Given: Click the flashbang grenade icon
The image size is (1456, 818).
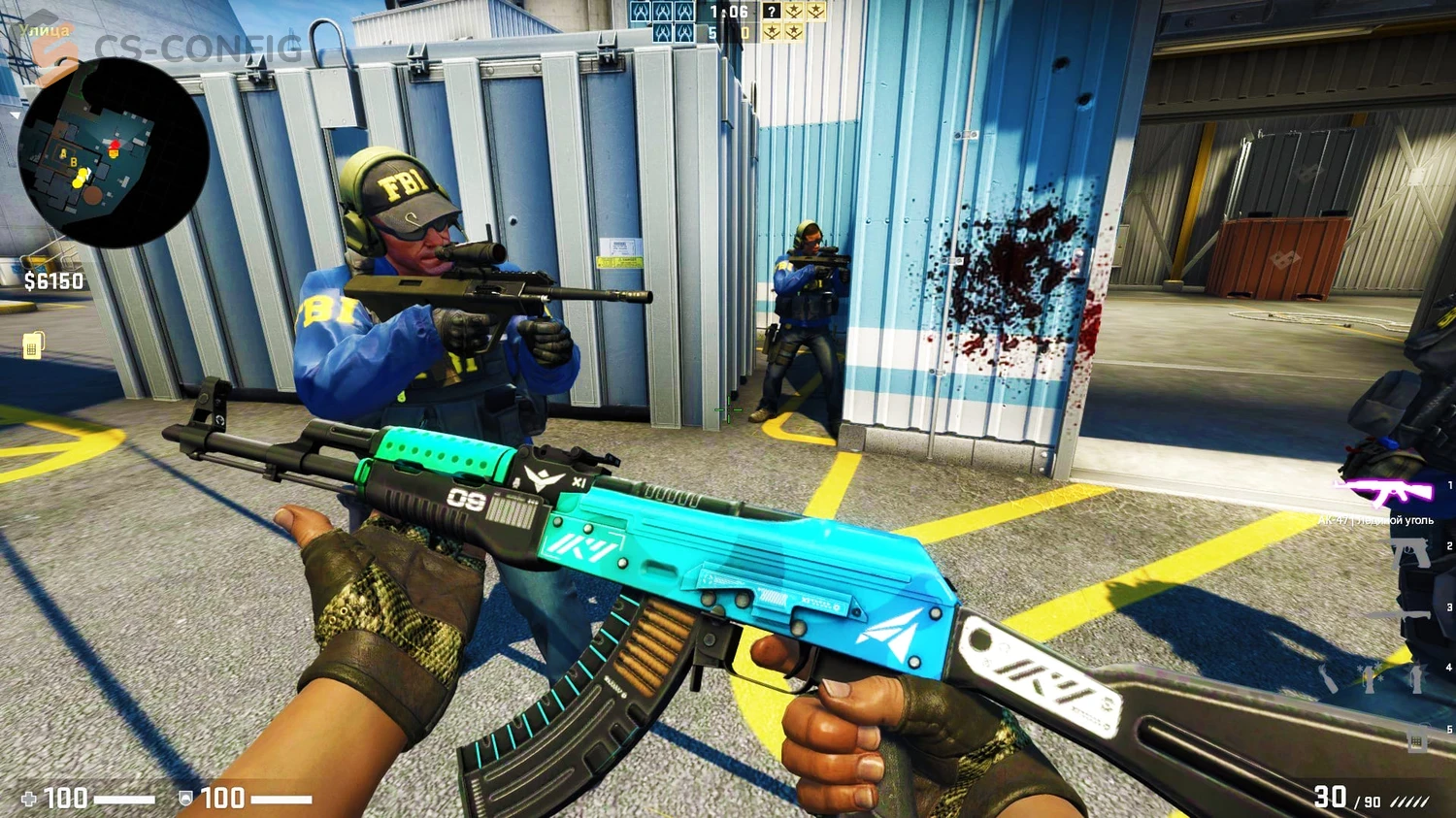Looking at the screenshot, I should click(x=1369, y=679).
